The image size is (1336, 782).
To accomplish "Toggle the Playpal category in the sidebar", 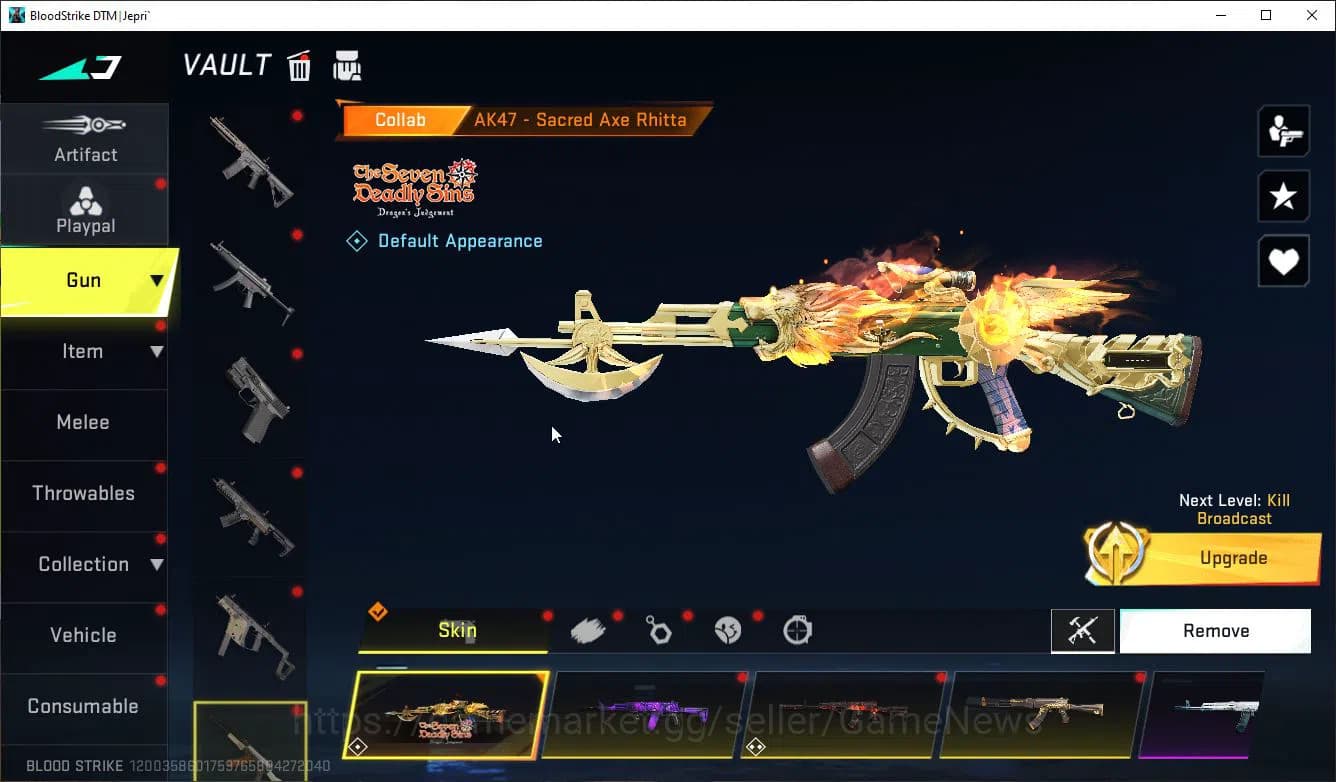I will (85, 210).
